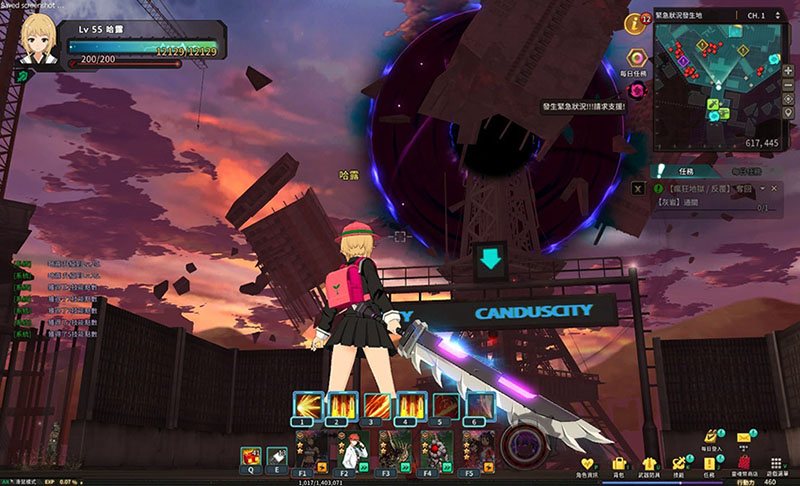Close the tracked quest entry with the X
Image resolution: width=800 pixels, height=486 pixels.
[x=638, y=188]
